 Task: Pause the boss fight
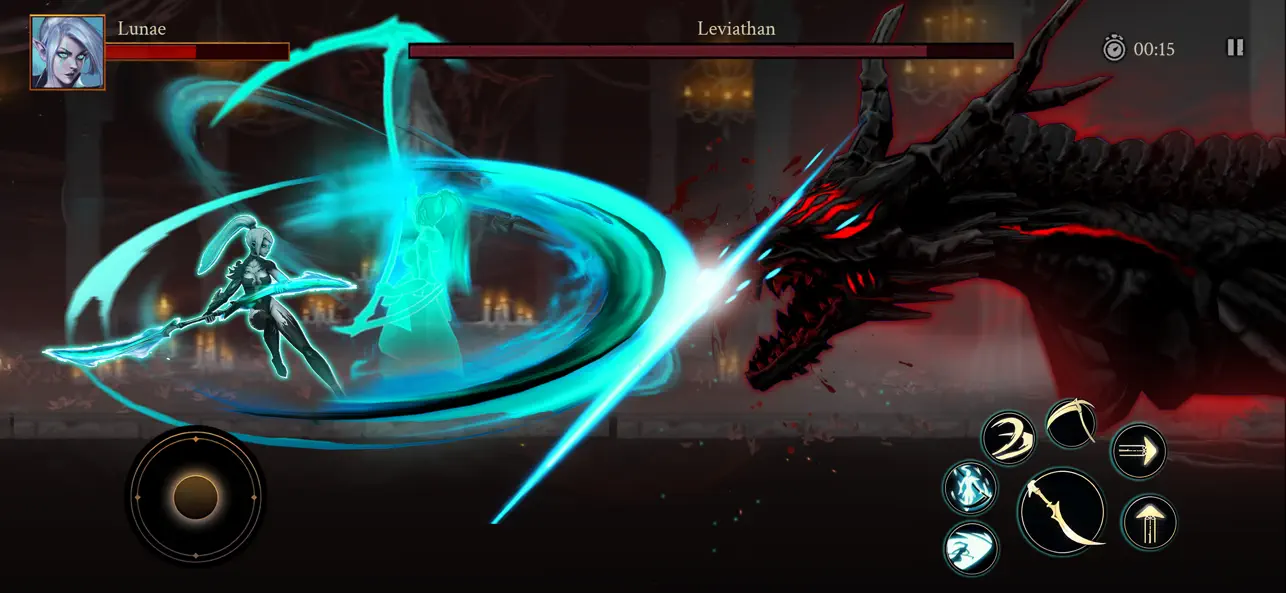(1235, 48)
